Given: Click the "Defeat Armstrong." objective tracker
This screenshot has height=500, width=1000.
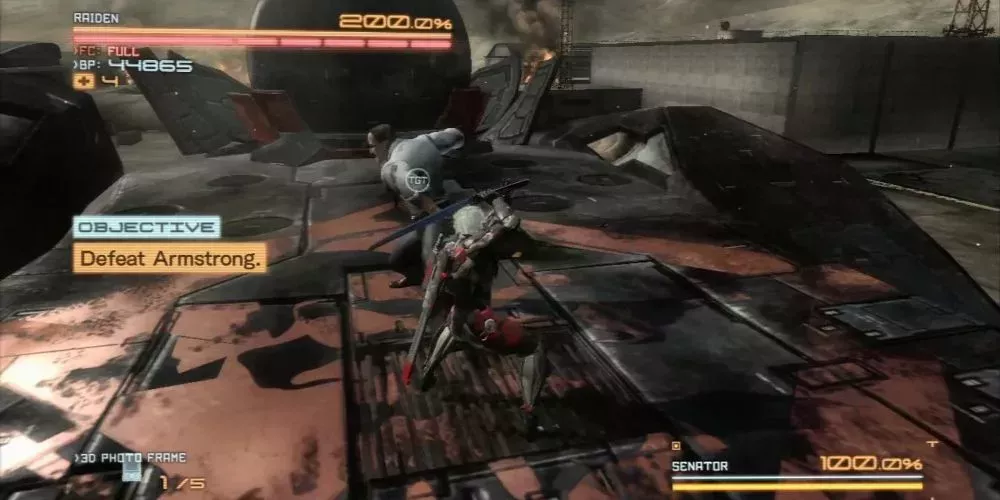Looking at the screenshot, I should pyautogui.click(x=172, y=258).
